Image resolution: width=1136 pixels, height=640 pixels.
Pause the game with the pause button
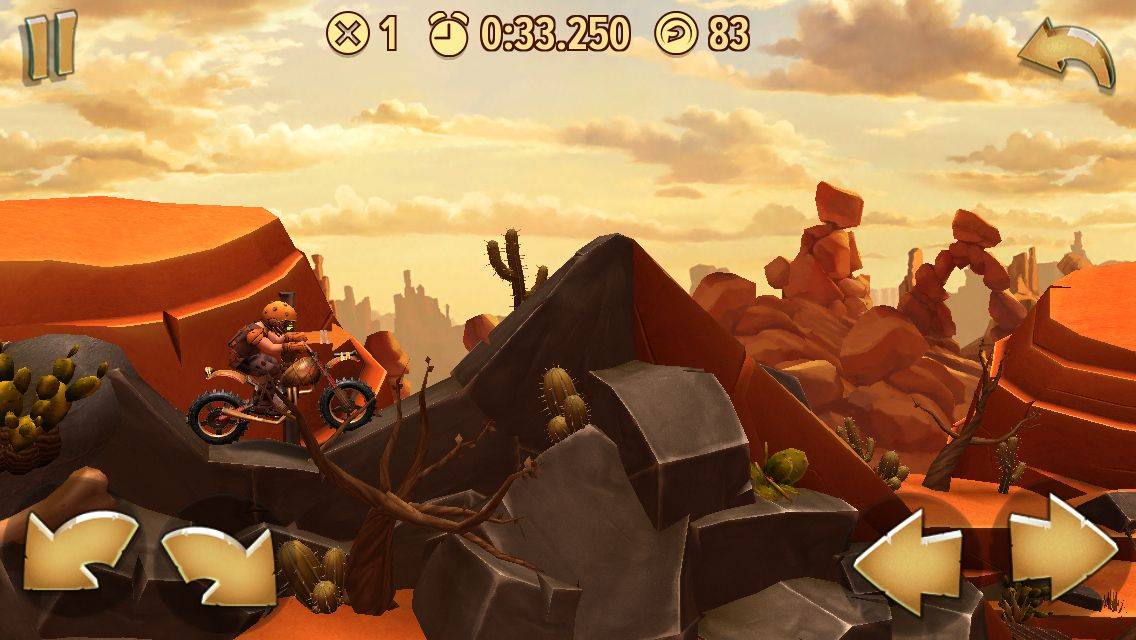[x=49, y=45]
